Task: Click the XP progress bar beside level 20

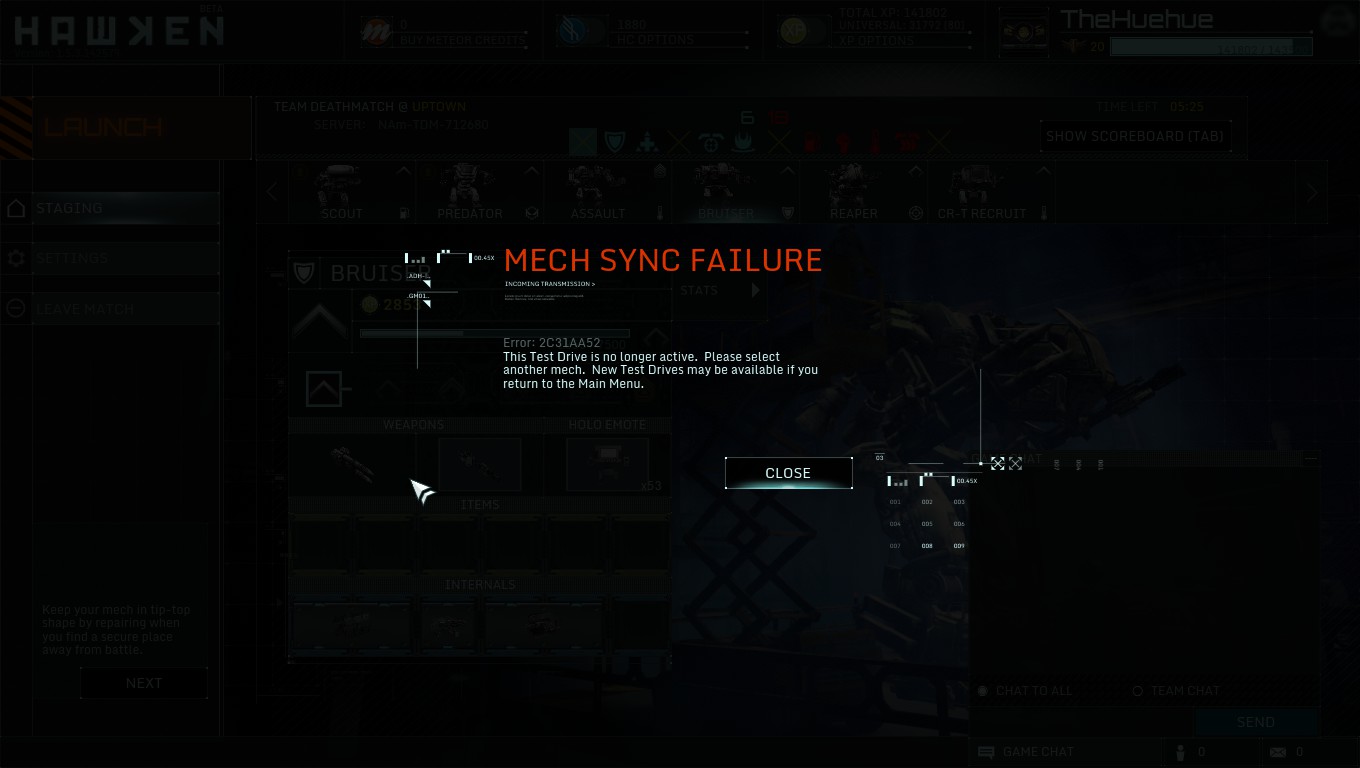Action: (1210, 46)
